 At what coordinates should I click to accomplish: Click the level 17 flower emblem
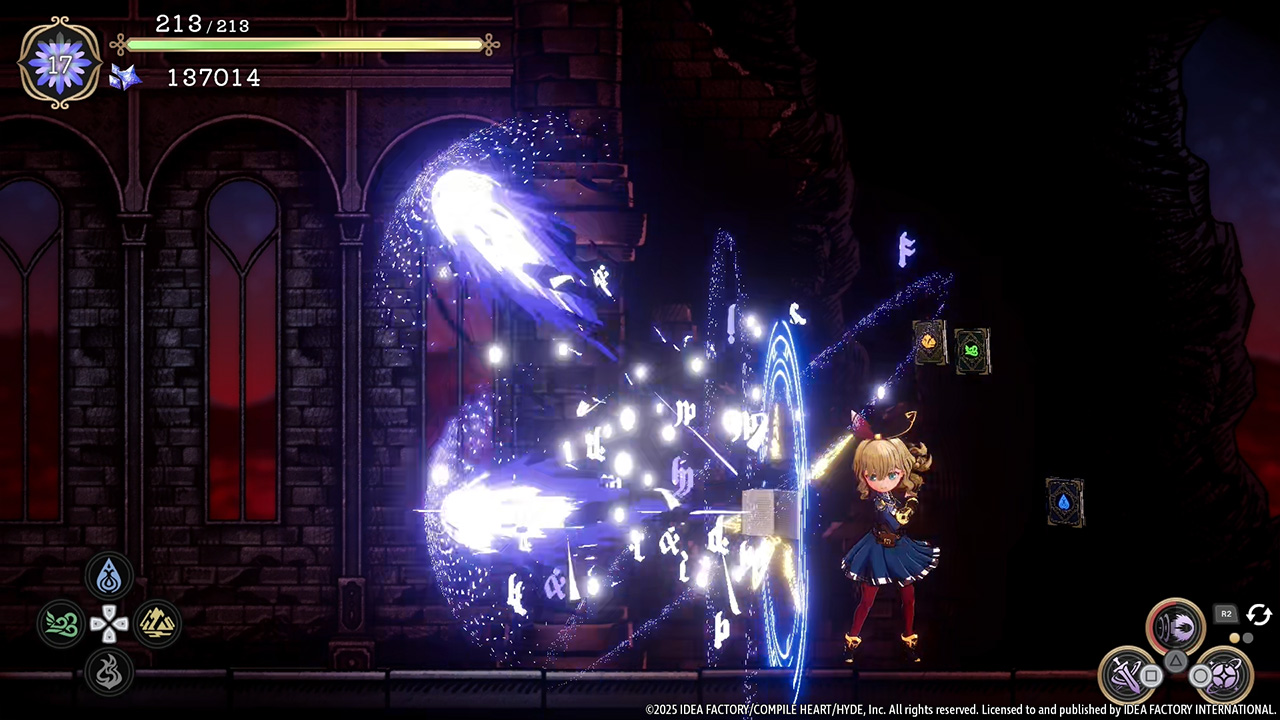[x=60, y=62]
